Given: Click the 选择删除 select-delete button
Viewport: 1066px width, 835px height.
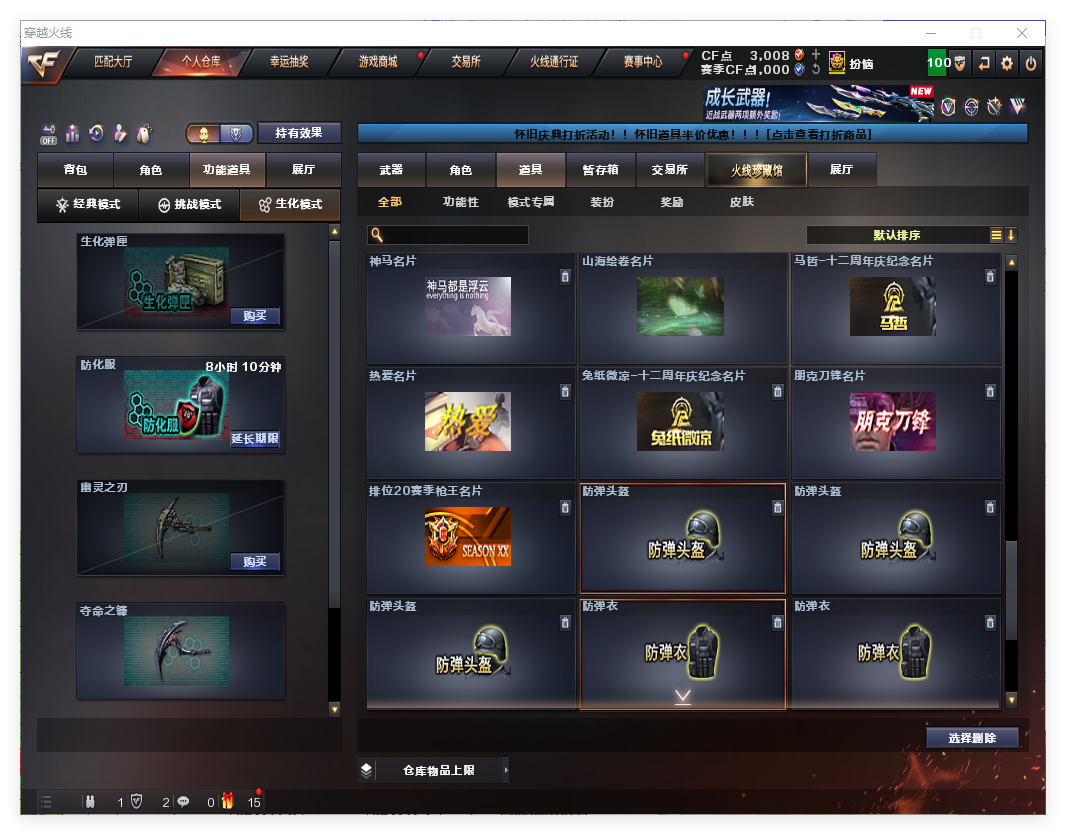Looking at the screenshot, I should [x=971, y=738].
